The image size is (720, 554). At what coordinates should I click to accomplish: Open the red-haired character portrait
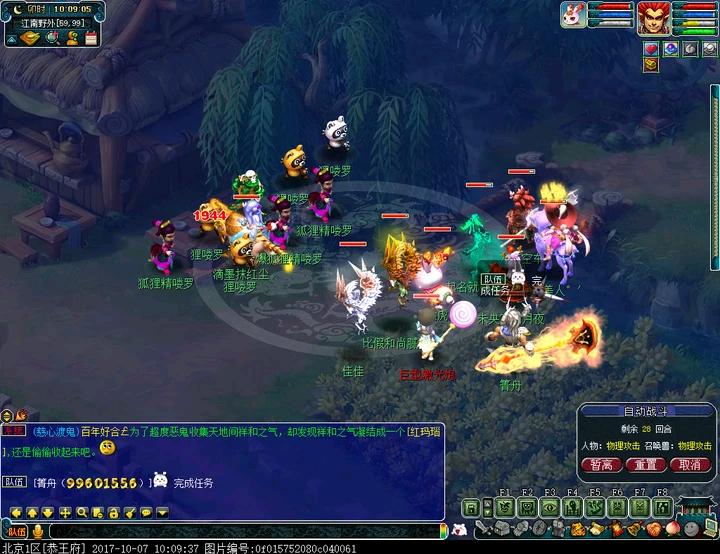click(653, 16)
